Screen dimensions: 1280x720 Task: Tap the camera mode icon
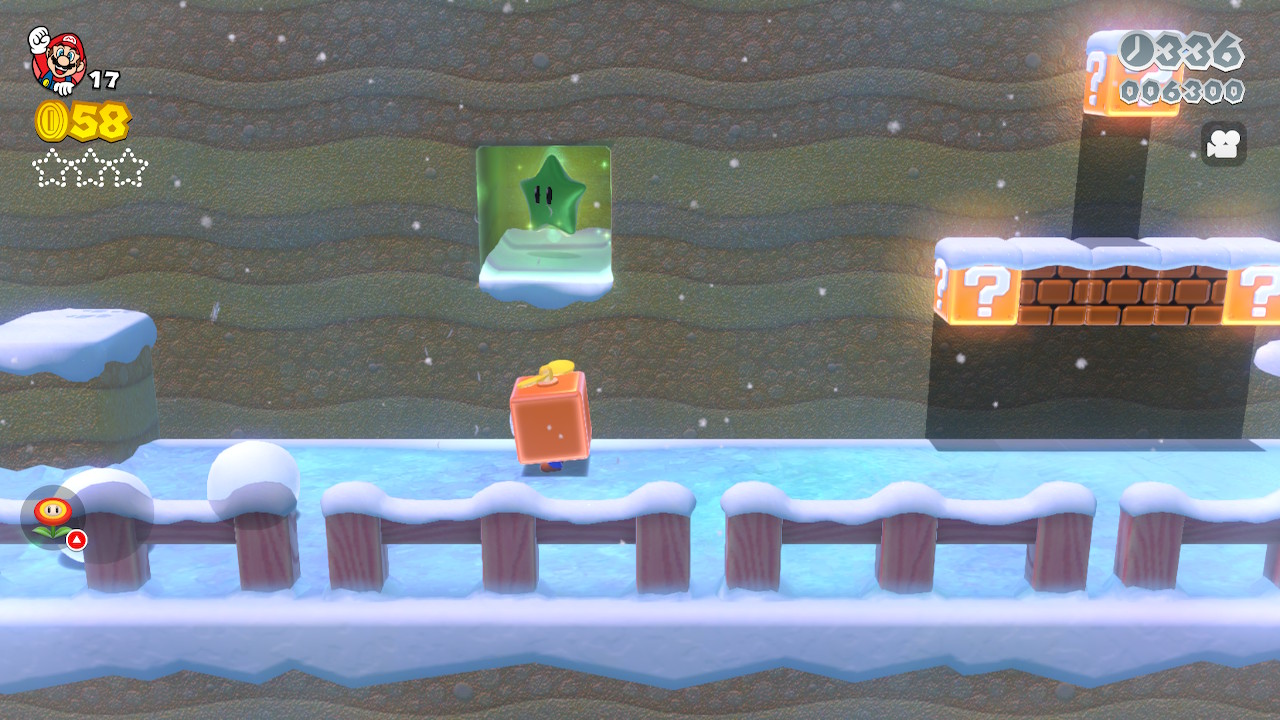pyautogui.click(x=1223, y=144)
